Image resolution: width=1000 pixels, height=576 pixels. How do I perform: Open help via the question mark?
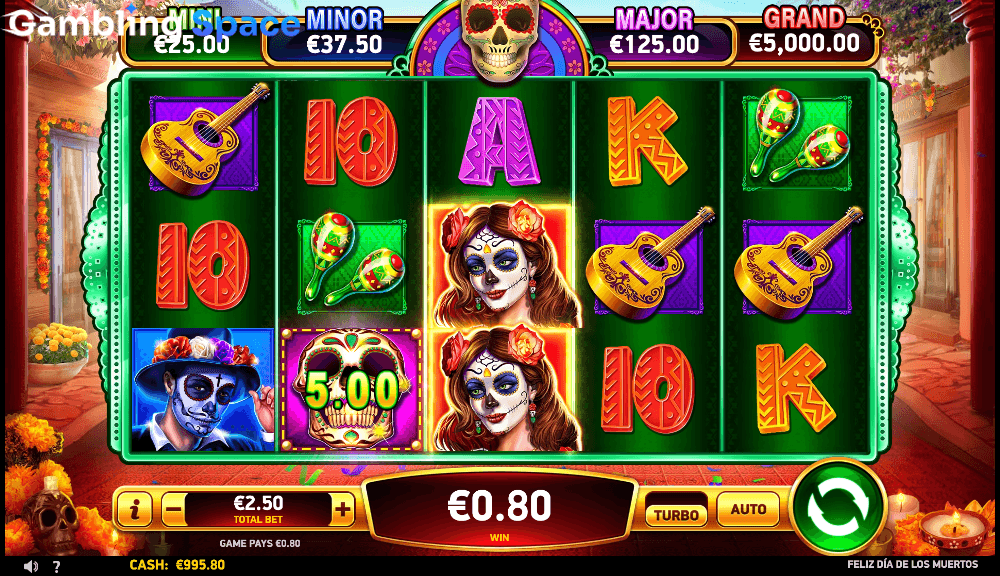56,566
